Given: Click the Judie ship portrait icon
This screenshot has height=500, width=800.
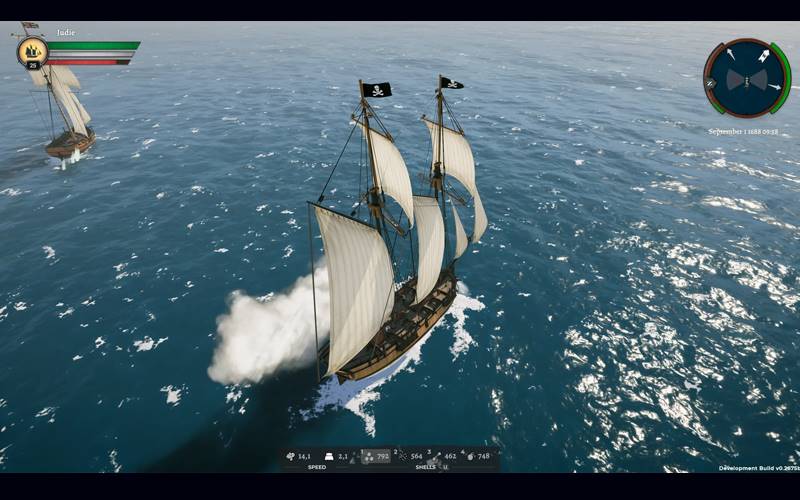Looking at the screenshot, I should [x=32, y=50].
